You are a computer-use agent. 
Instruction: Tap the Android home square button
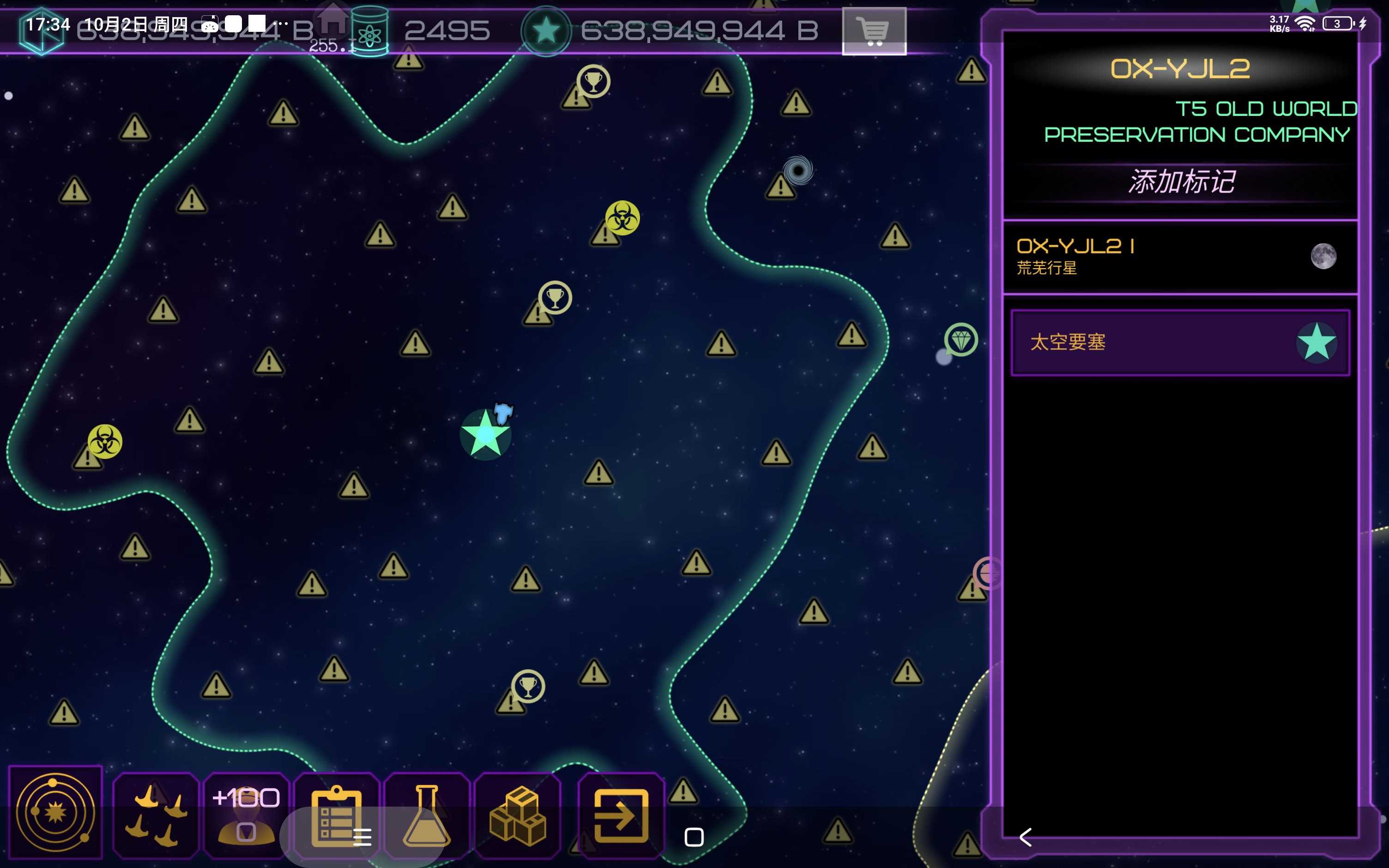coord(694,837)
